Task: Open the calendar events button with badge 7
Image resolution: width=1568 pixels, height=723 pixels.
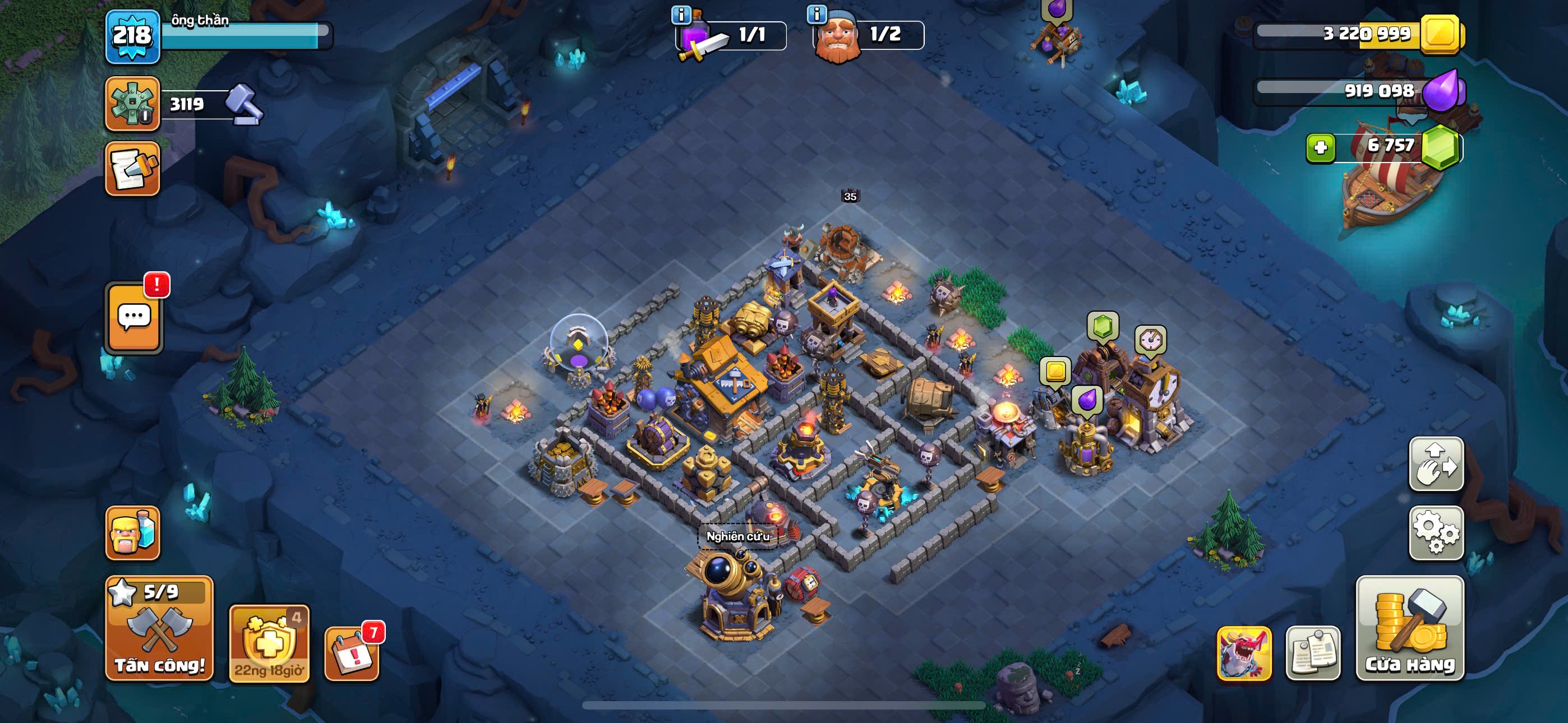Action: 352,653
